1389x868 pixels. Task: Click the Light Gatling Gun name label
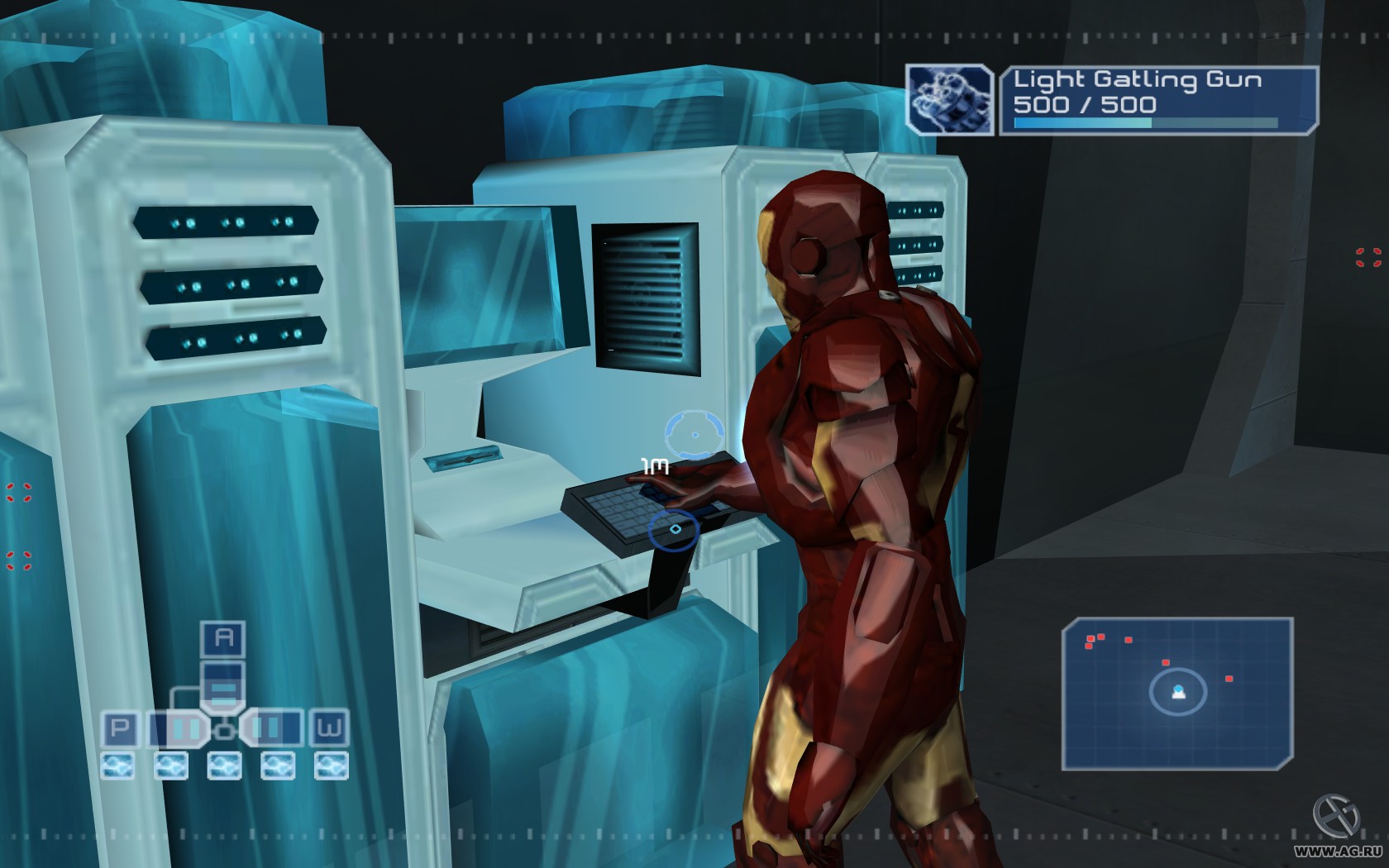[1137, 80]
